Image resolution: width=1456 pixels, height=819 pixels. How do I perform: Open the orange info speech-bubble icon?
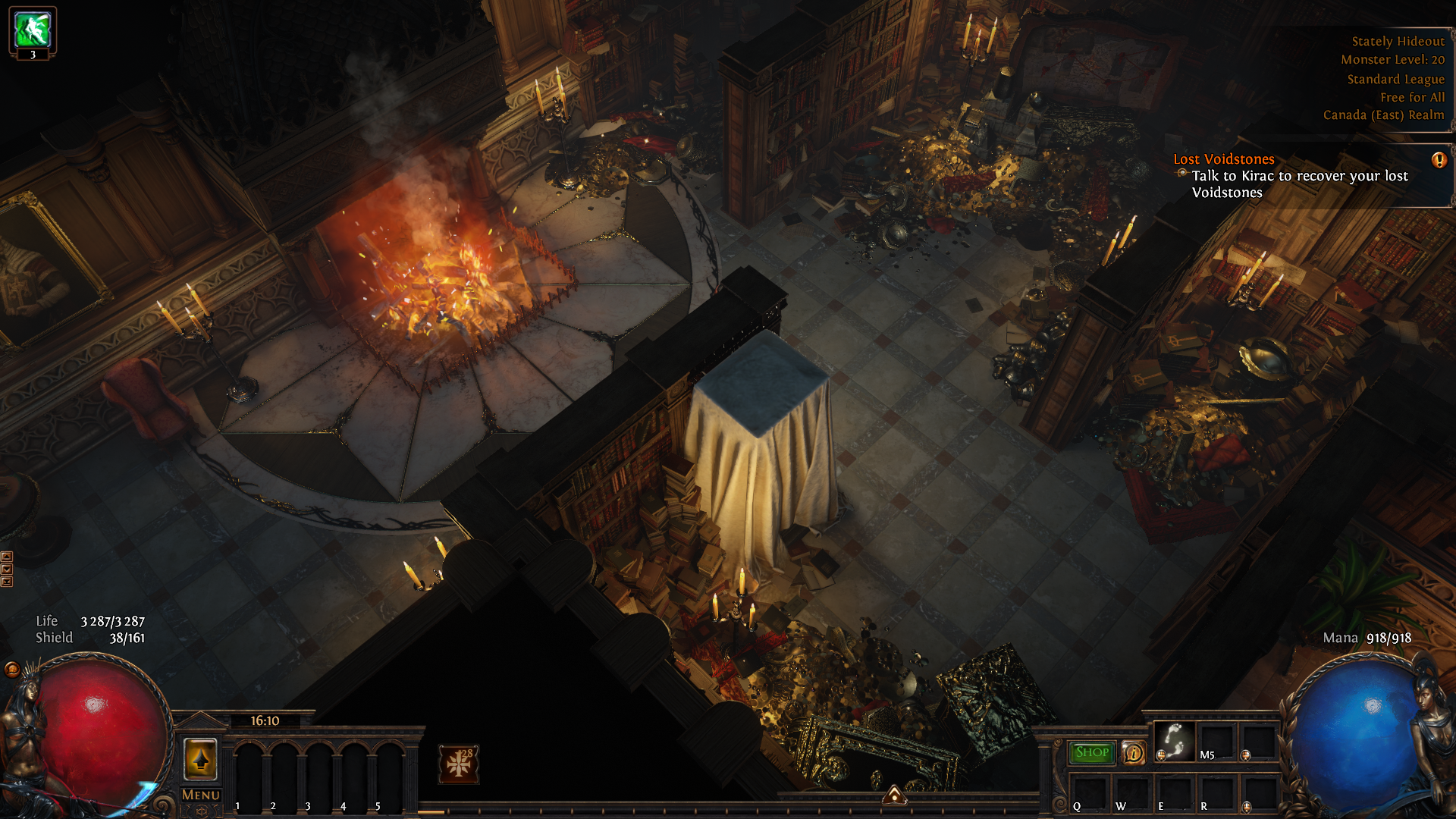point(1133,753)
